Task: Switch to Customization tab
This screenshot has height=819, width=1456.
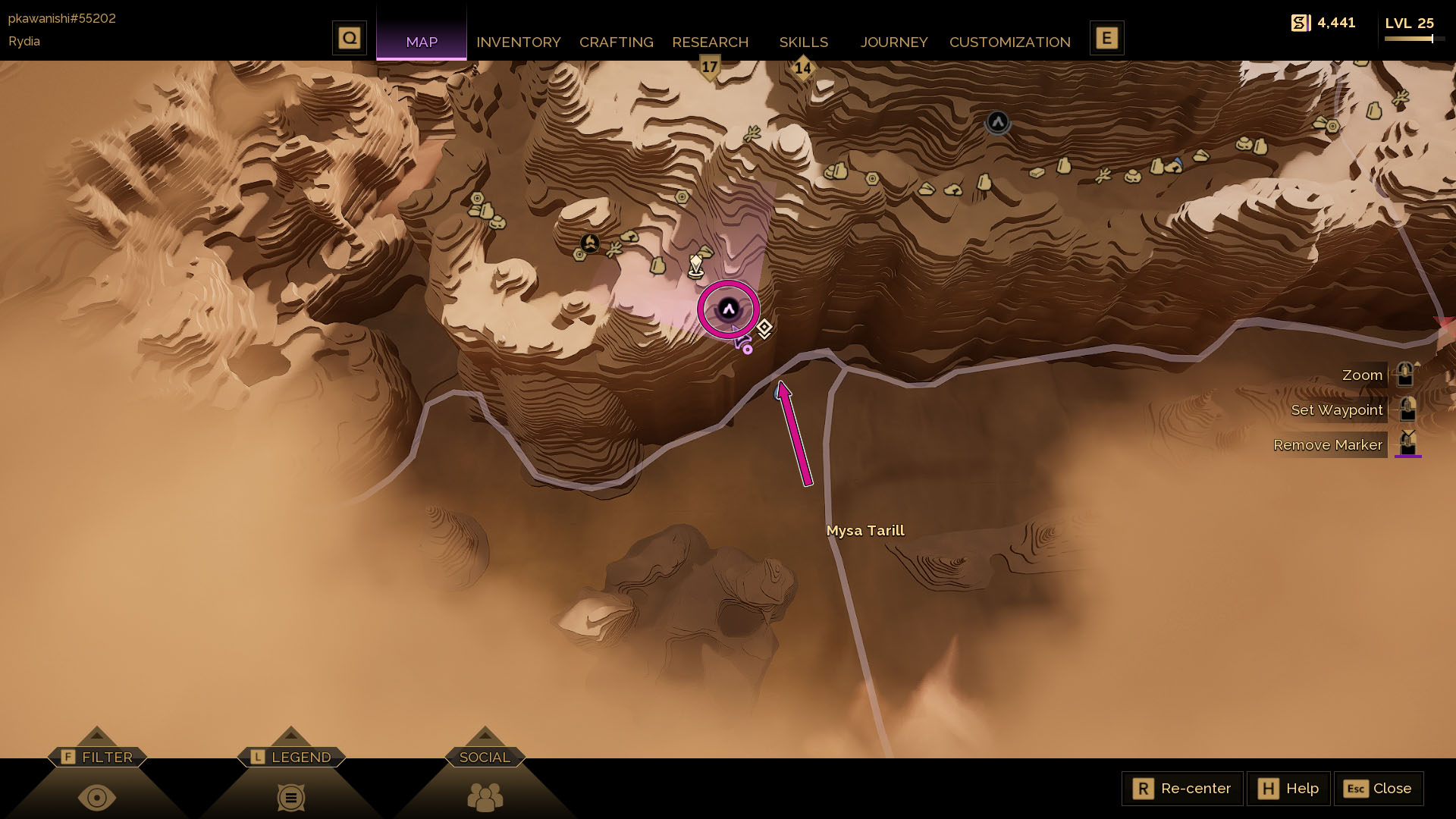Action: [1009, 42]
